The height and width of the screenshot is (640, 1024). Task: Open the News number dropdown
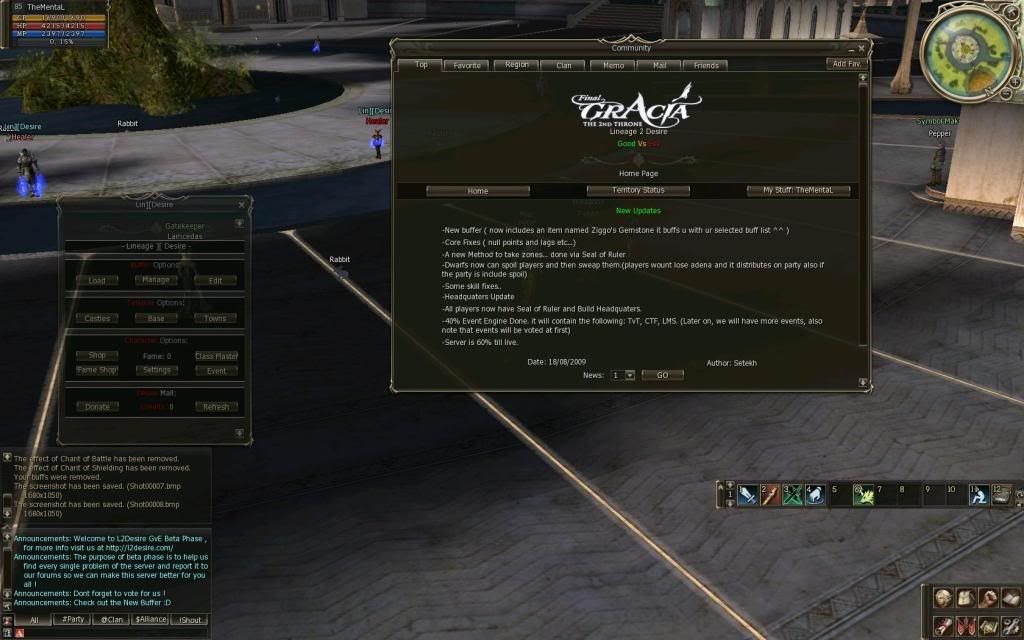pos(623,375)
